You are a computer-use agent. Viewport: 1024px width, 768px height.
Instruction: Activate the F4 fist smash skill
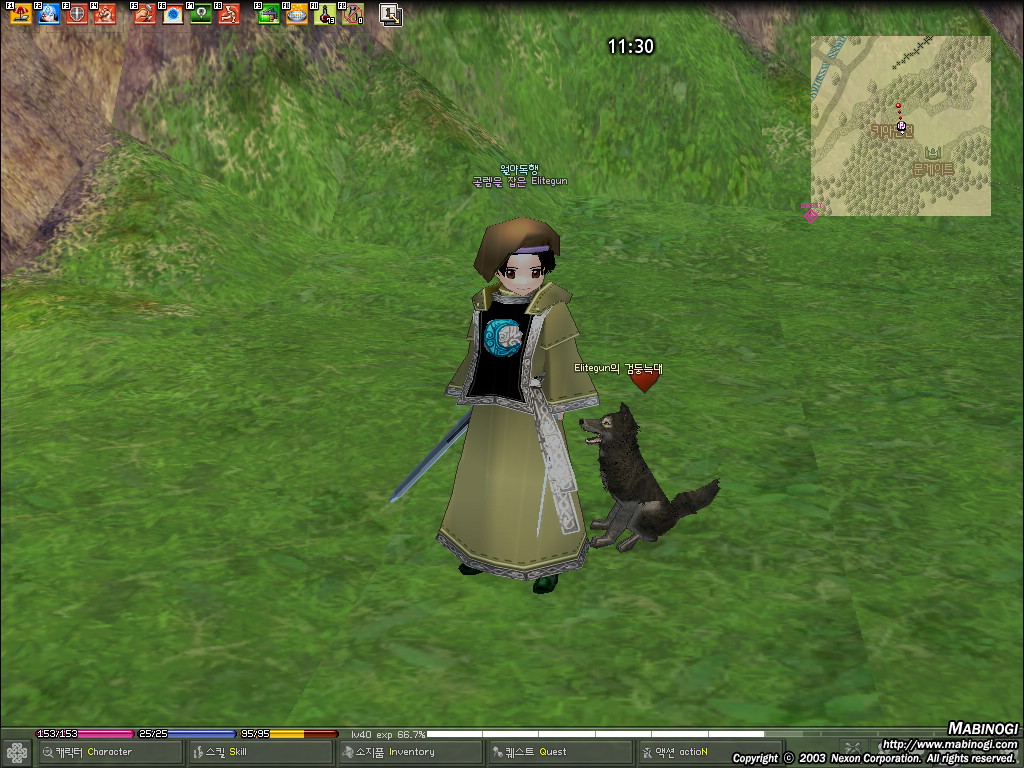[x=105, y=14]
